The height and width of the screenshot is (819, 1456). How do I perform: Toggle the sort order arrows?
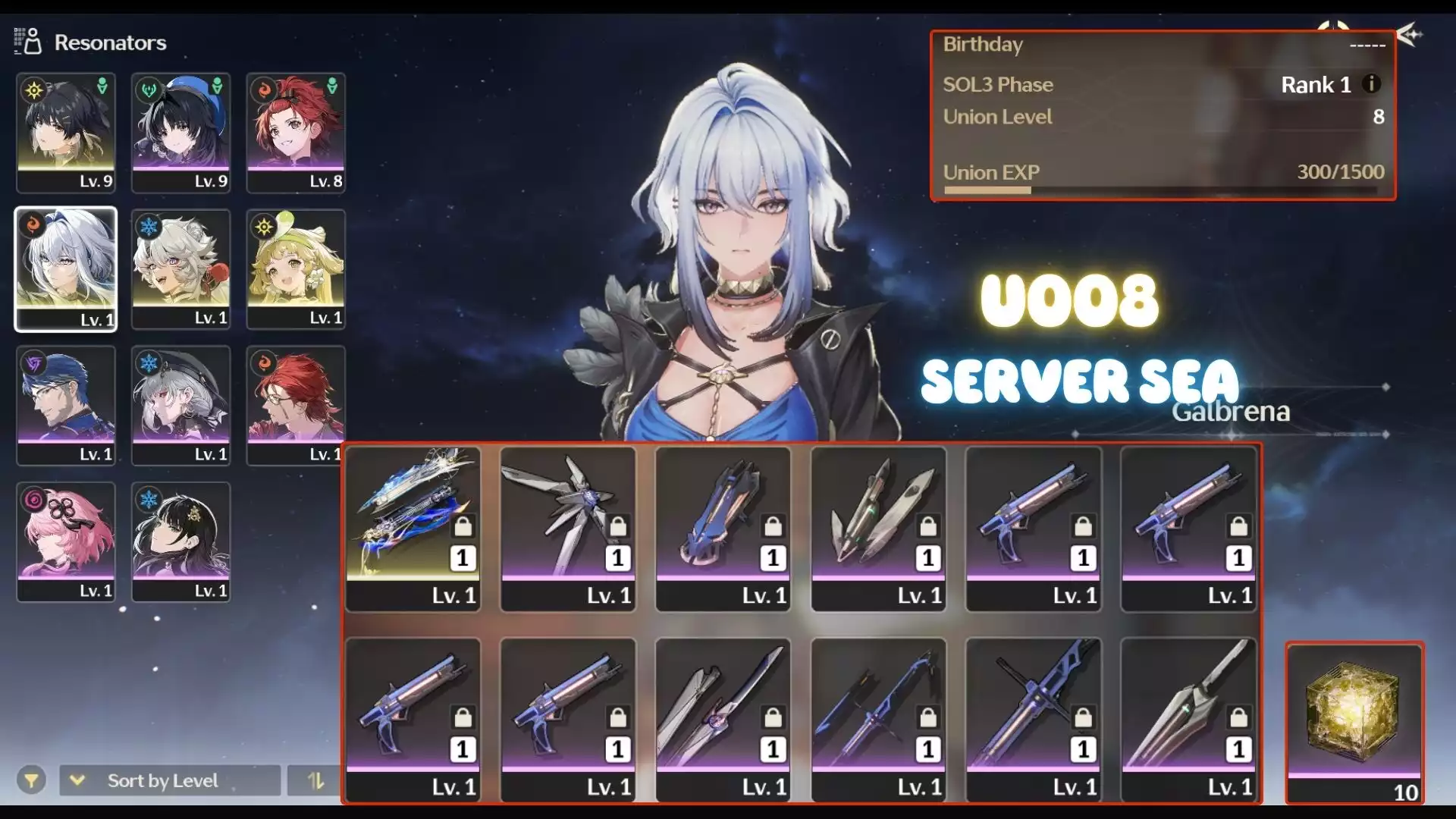coord(315,780)
